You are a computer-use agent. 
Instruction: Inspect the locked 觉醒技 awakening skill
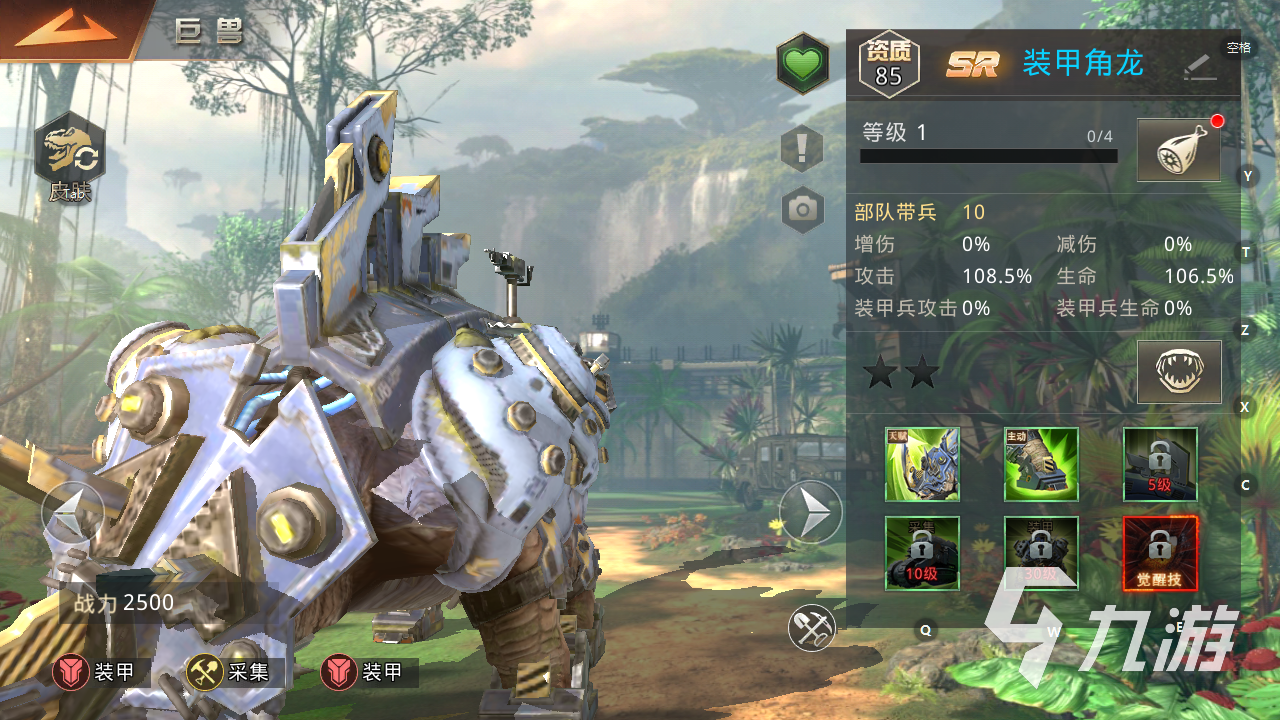1160,553
